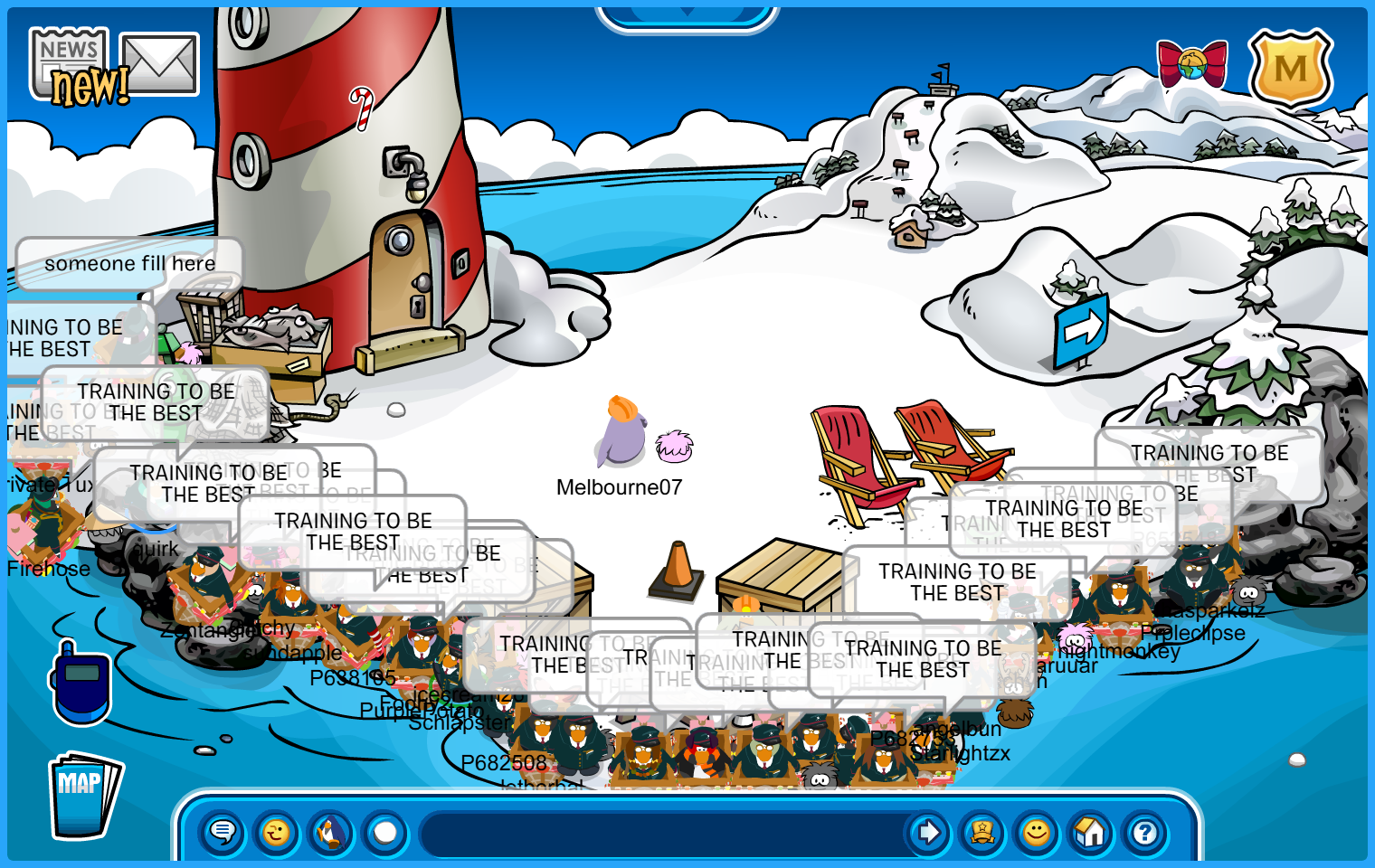
Task: Show the friends list smiley button
Action: (1037, 832)
